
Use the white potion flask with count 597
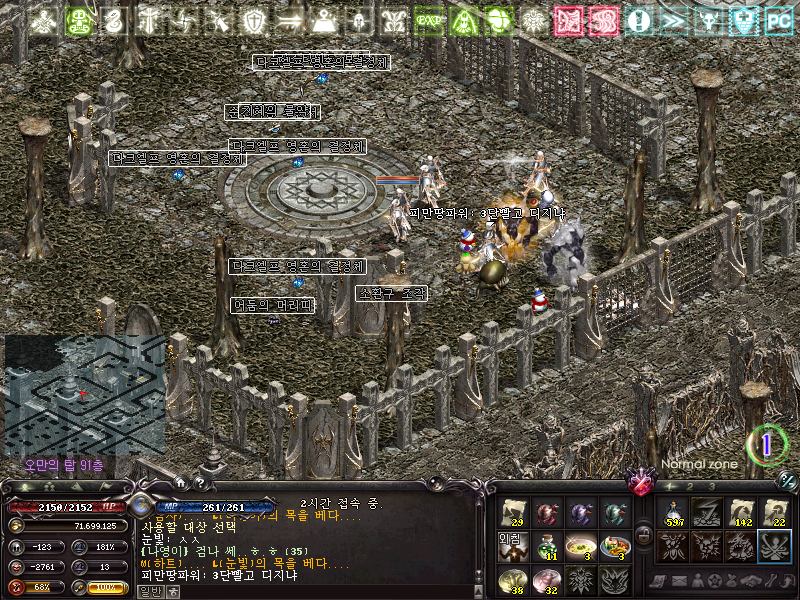[672, 513]
